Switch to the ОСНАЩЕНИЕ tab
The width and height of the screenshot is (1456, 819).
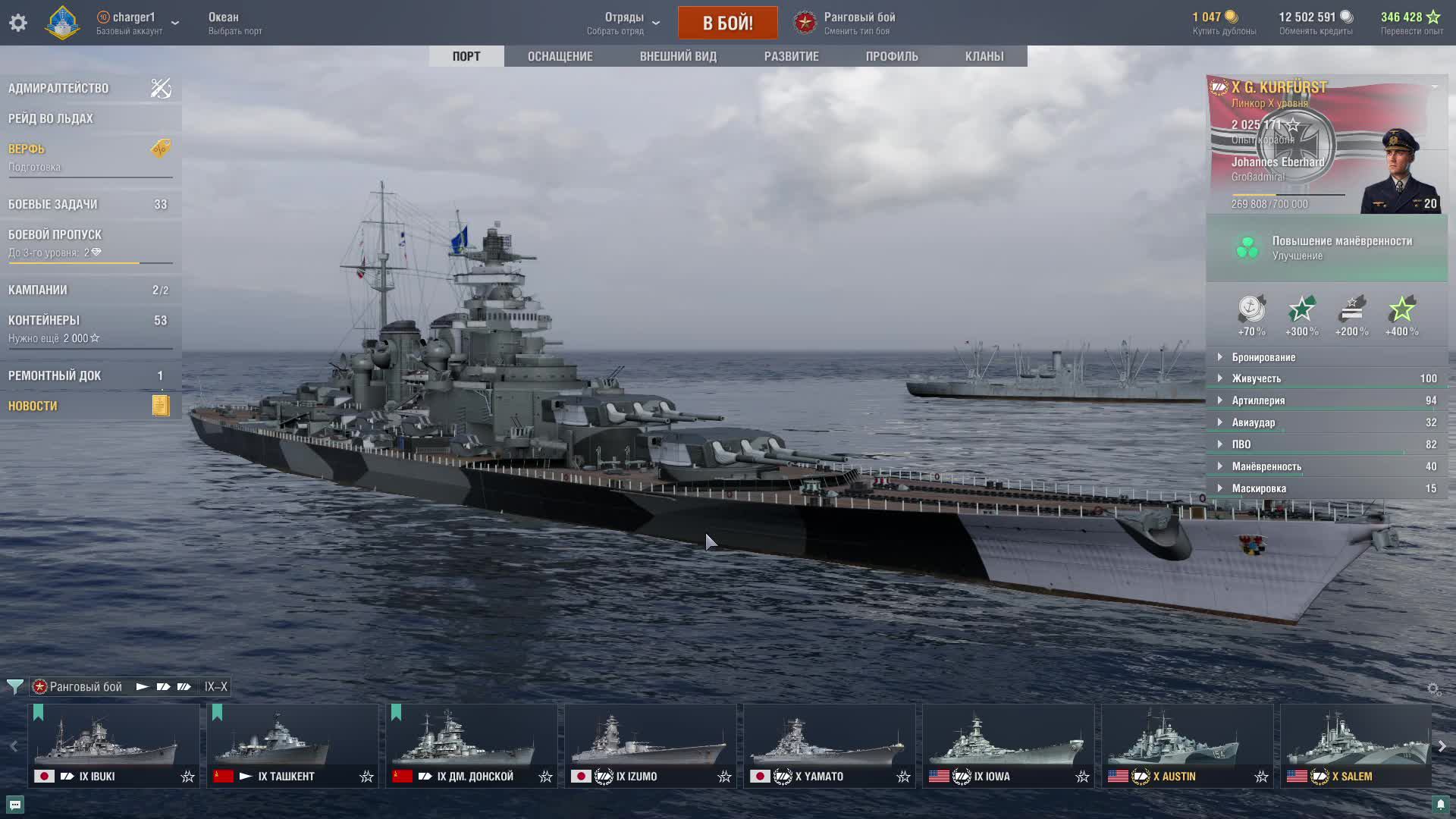tap(560, 56)
